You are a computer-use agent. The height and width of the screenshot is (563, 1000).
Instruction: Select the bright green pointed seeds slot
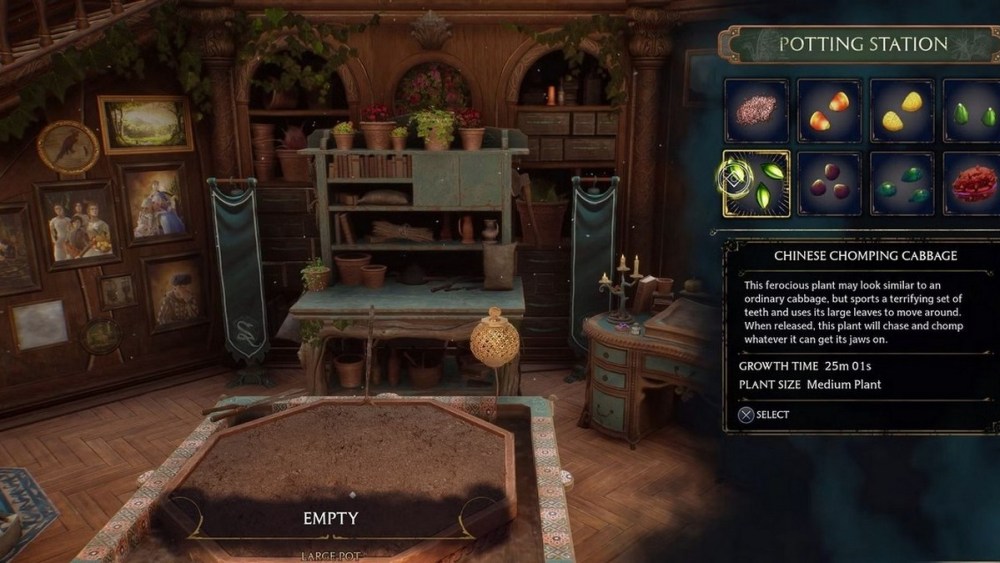972,111
